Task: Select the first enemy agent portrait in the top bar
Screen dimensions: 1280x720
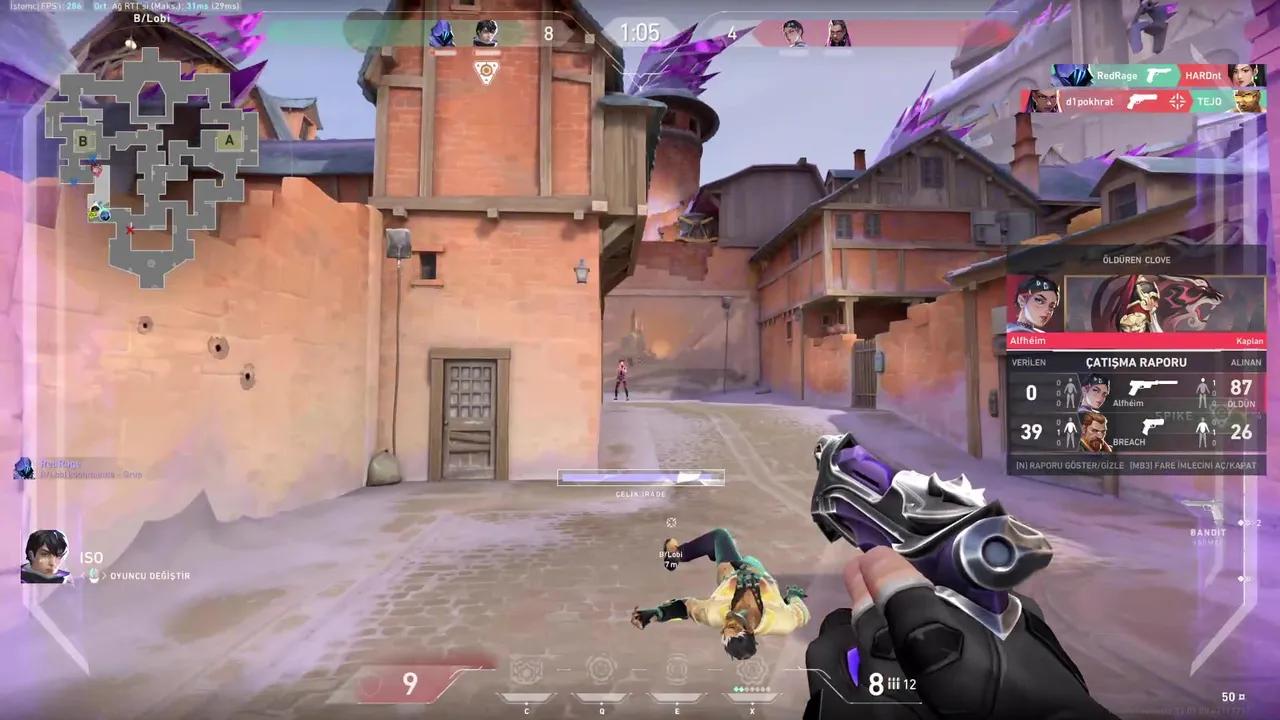Action: pos(794,33)
